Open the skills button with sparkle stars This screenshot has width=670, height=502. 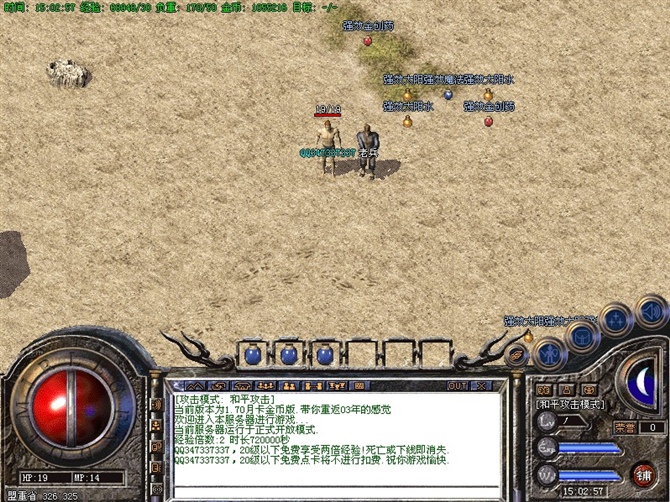[x=615, y=320]
